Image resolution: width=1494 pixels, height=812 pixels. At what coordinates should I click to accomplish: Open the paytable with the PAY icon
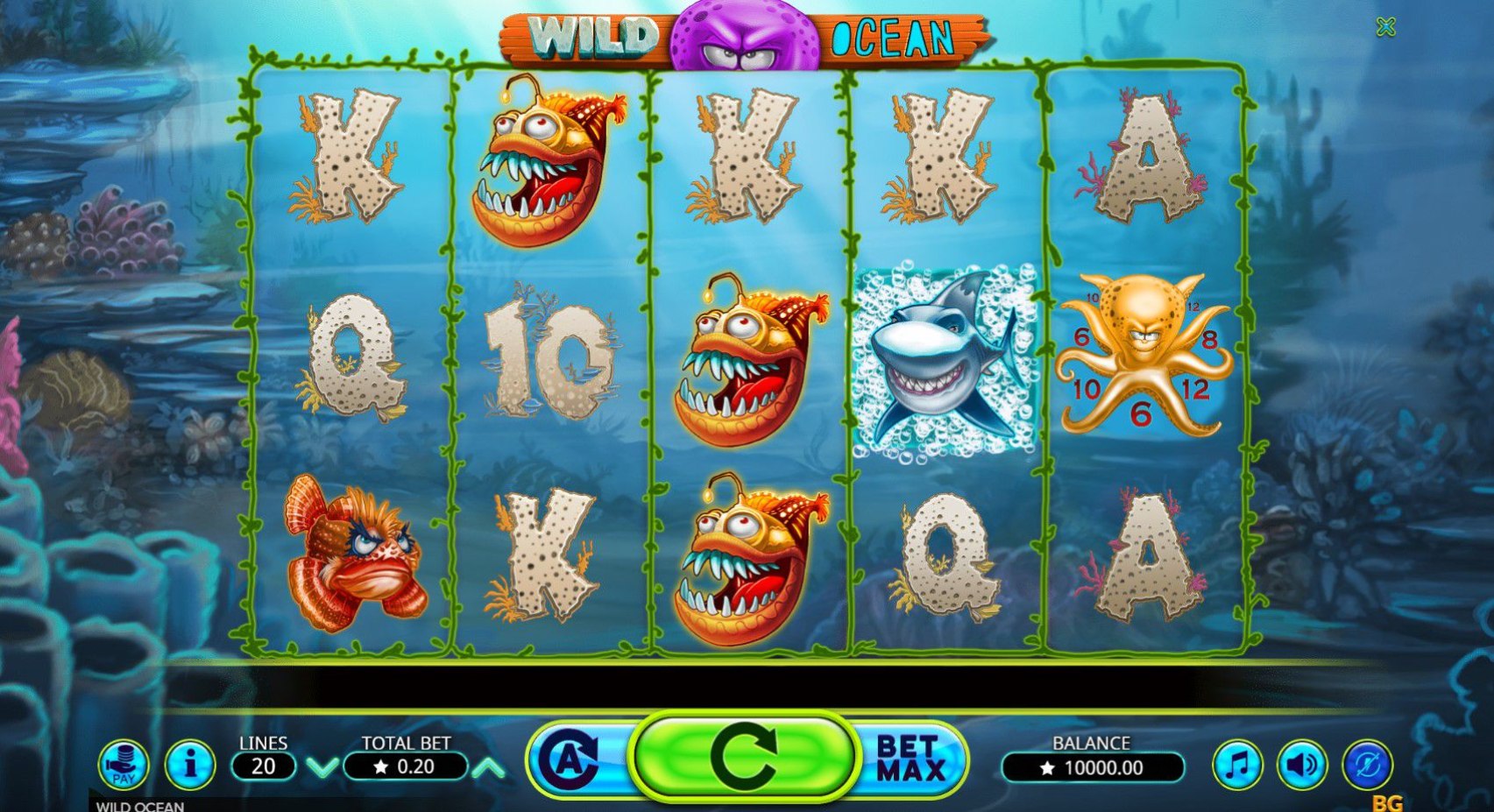123,764
